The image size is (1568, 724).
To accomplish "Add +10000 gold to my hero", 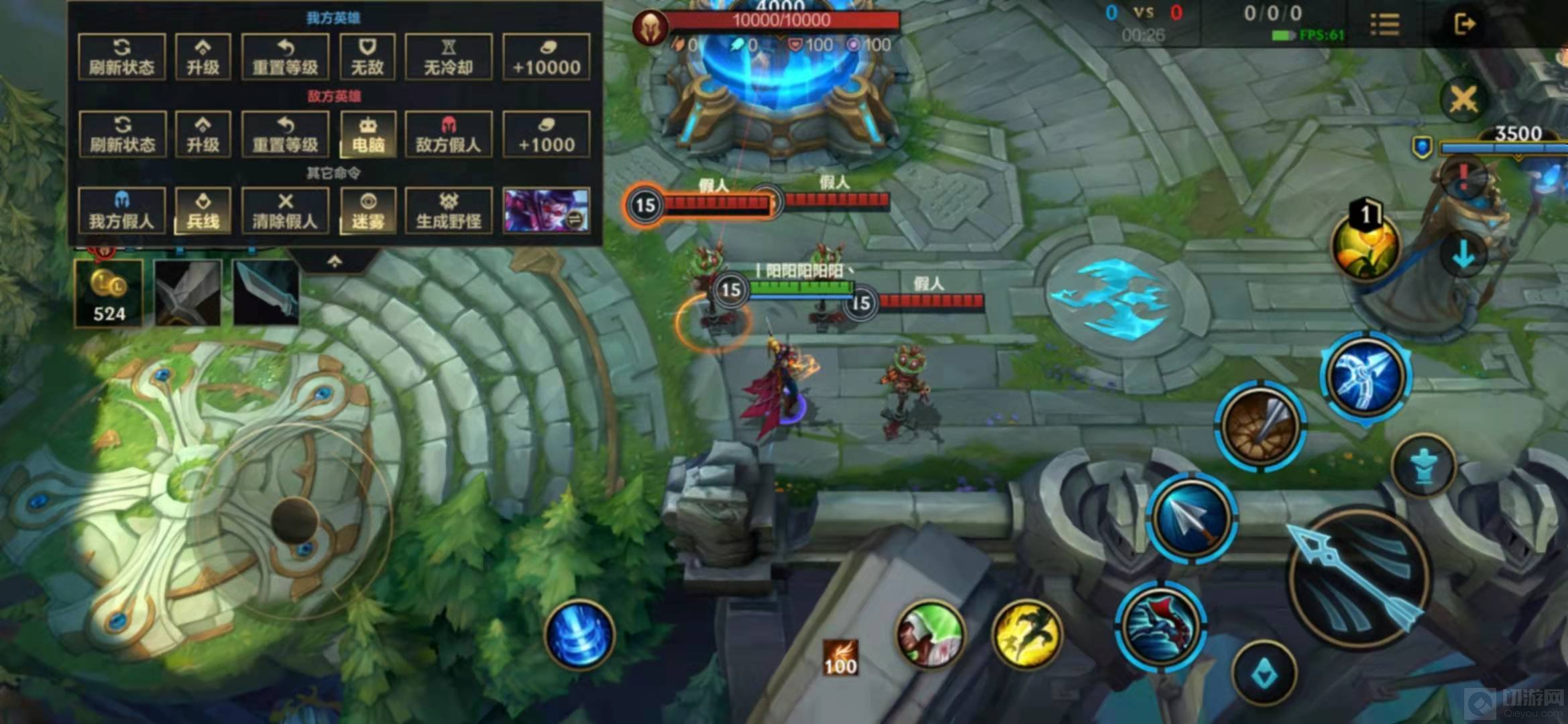I will click(547, 56).
